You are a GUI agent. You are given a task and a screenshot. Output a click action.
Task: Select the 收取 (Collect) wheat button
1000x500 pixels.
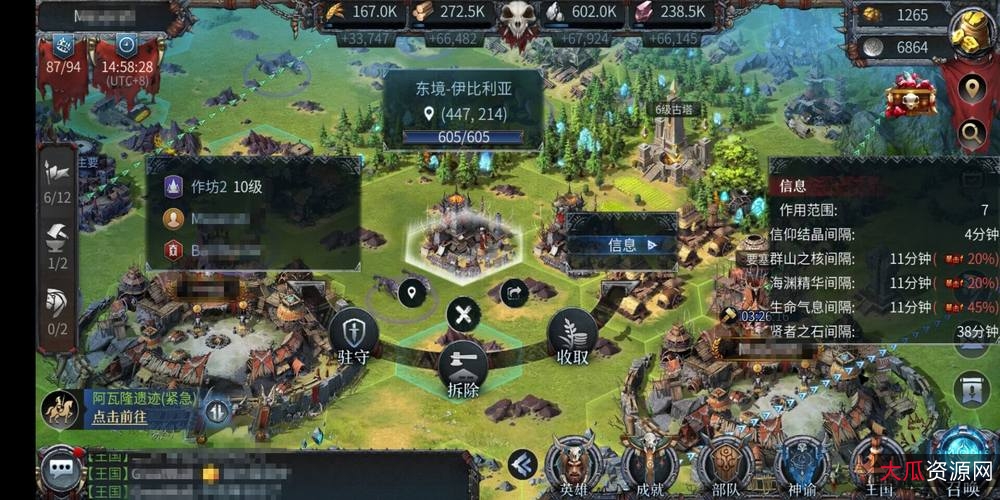click(572, 334)
